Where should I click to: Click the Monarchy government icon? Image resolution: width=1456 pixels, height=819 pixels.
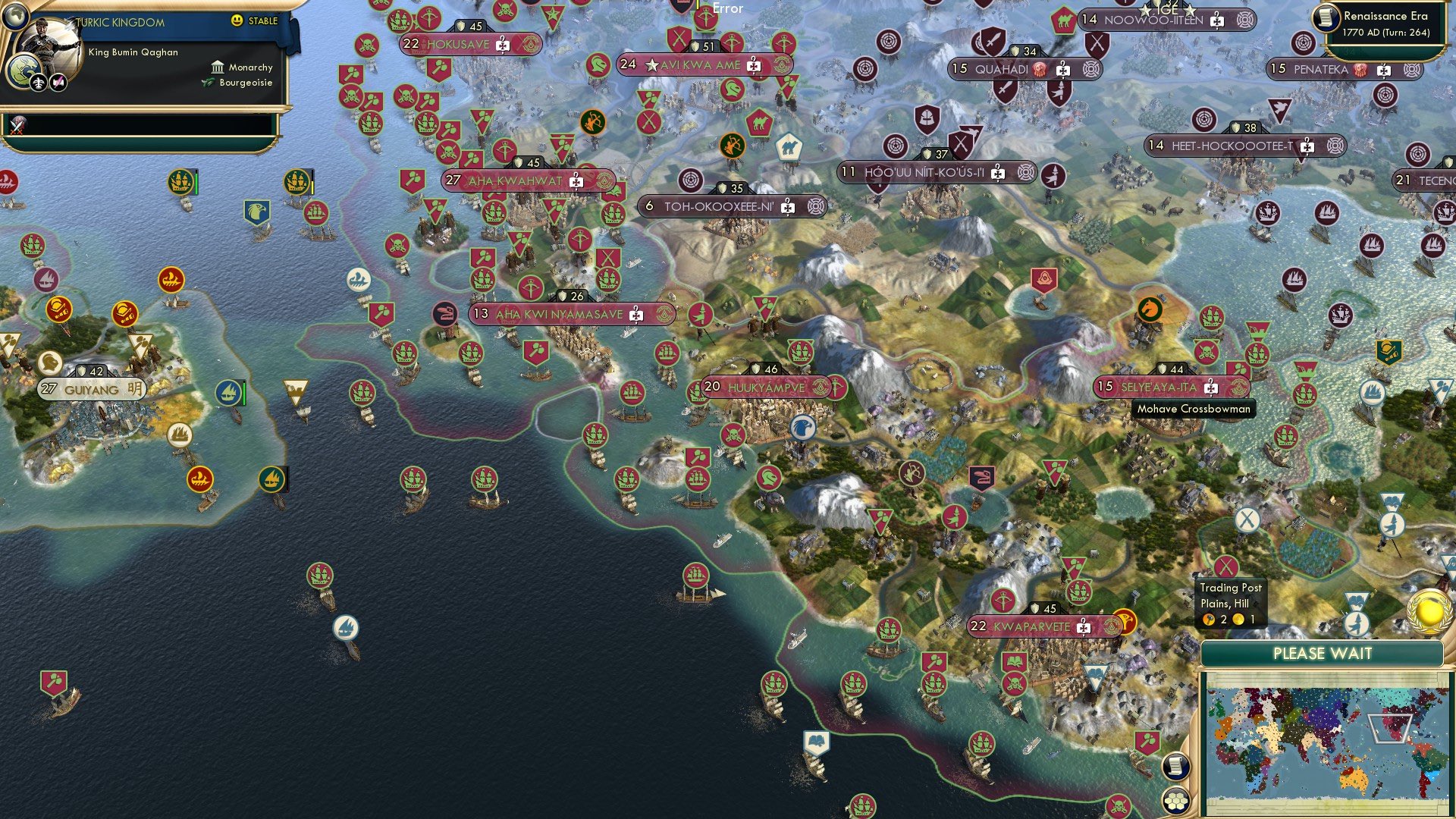tap(218, 67)
